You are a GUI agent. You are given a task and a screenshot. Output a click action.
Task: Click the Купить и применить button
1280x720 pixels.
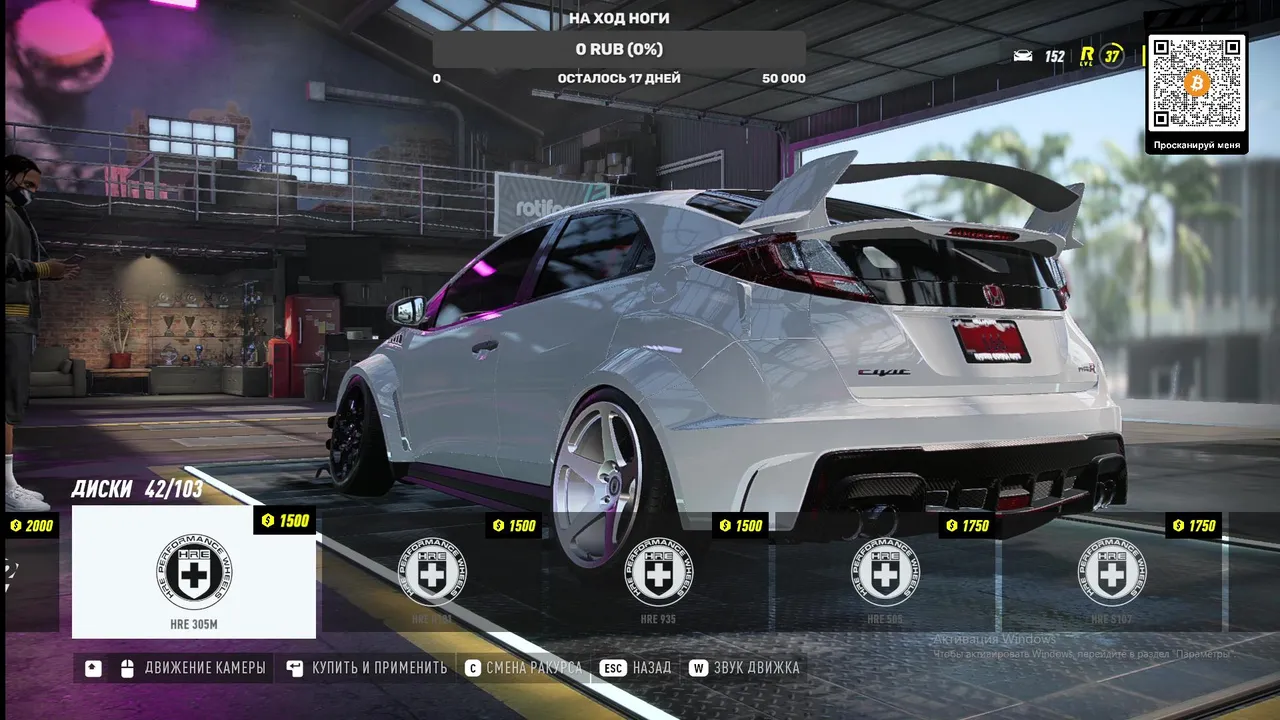tap(367, 668)
